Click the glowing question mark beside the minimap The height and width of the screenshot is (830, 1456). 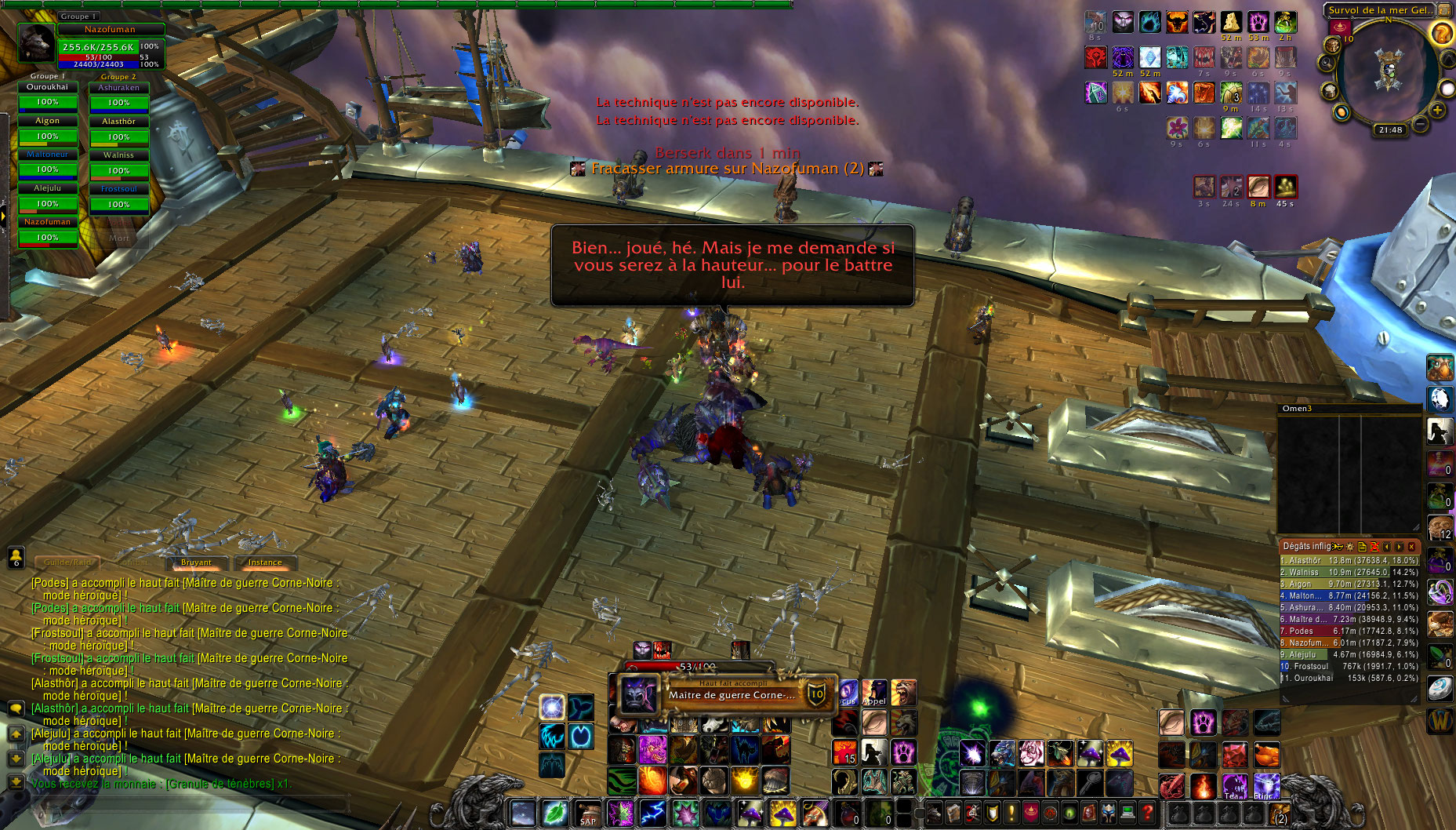click(1442, 34)
